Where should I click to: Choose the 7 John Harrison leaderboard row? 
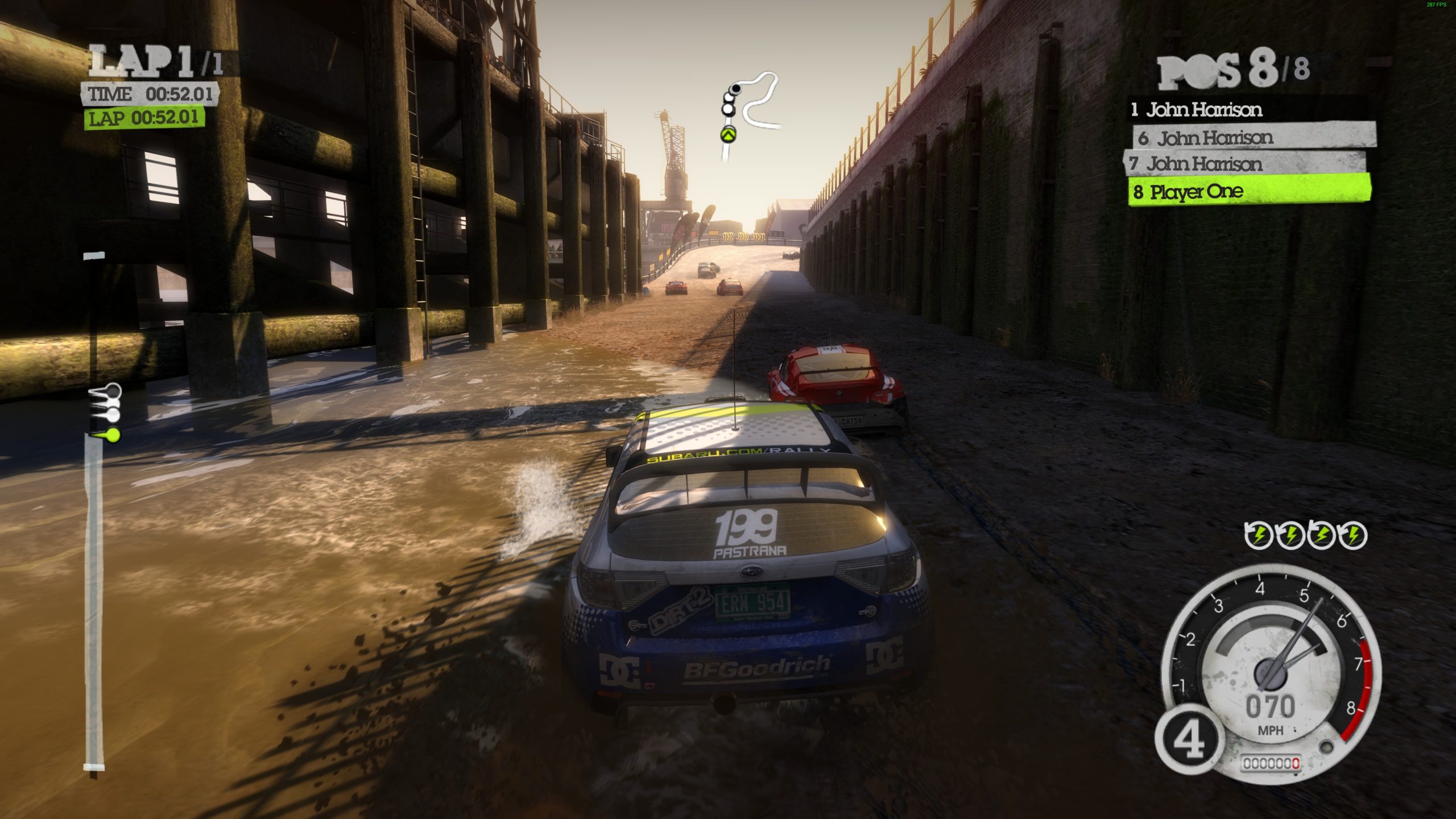click(x=1244, y=164)
